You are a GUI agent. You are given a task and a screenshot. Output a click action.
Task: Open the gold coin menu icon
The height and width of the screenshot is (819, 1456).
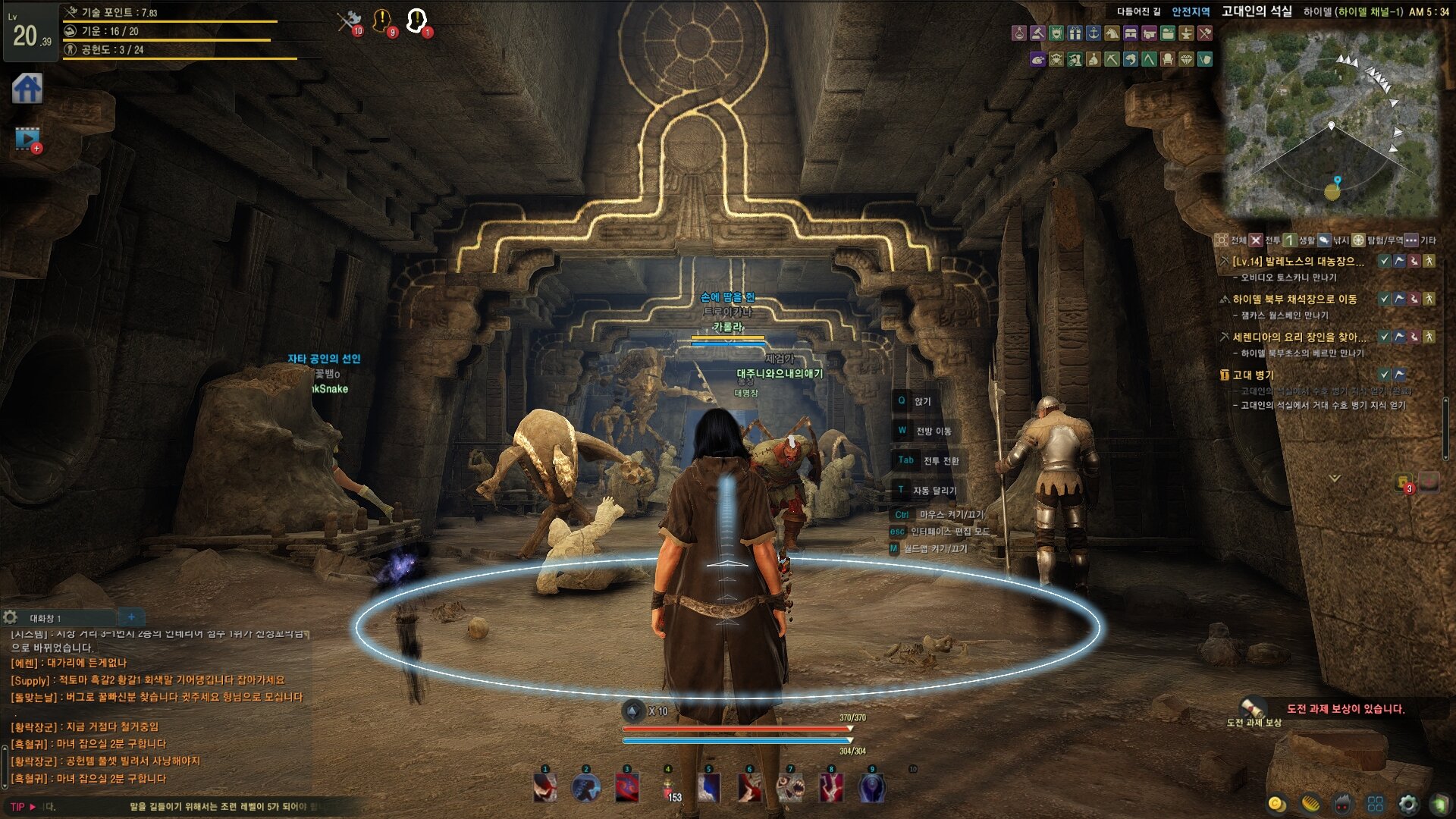point(1276,804)
